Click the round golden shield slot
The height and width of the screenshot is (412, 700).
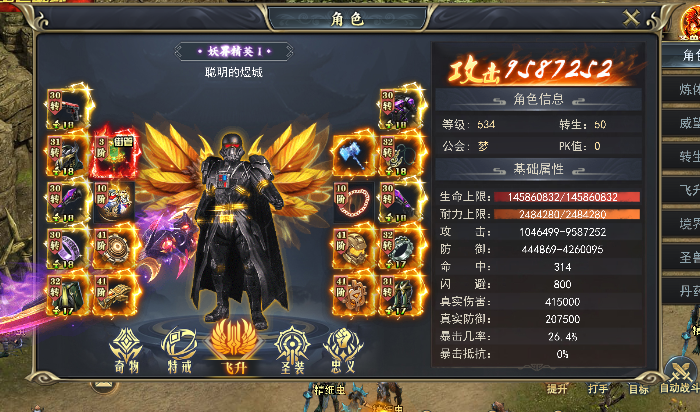[111, 246]
